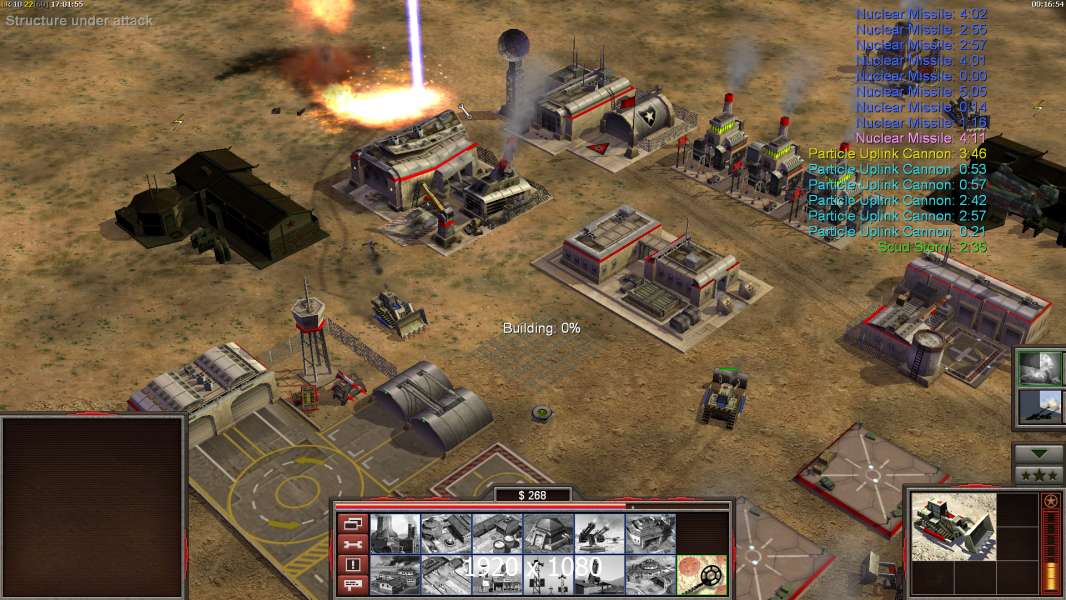Image resolution: width=1066 pixels, height=600 pixels.
Task: Activate the mine detector command icon
Action: point(701,574)
